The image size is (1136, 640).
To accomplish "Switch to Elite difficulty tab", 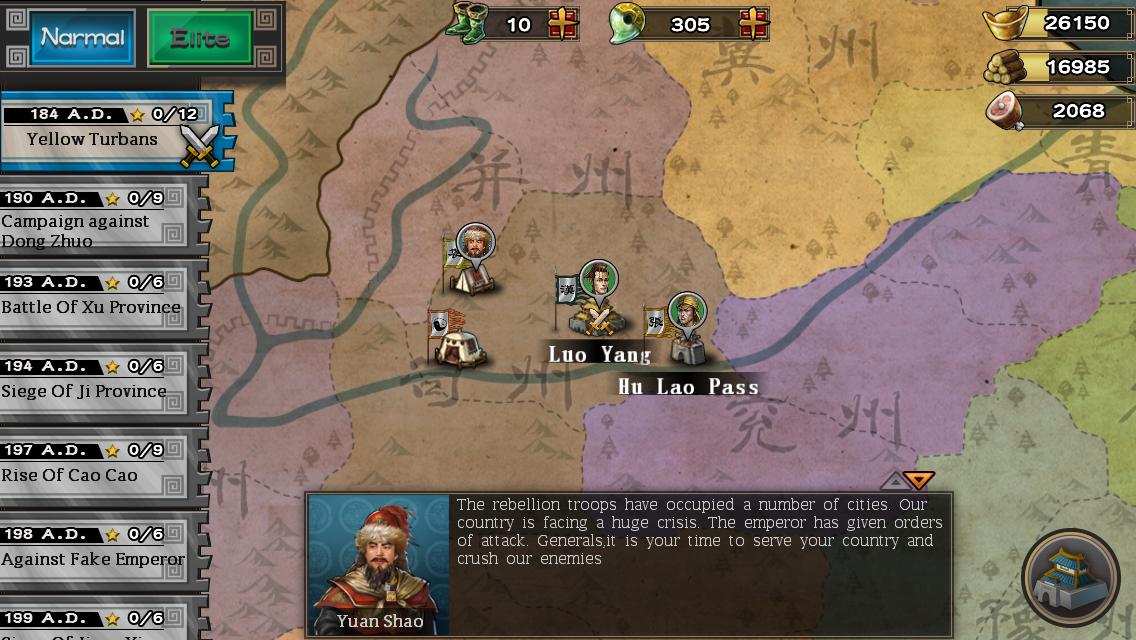I will click(200, 39).
